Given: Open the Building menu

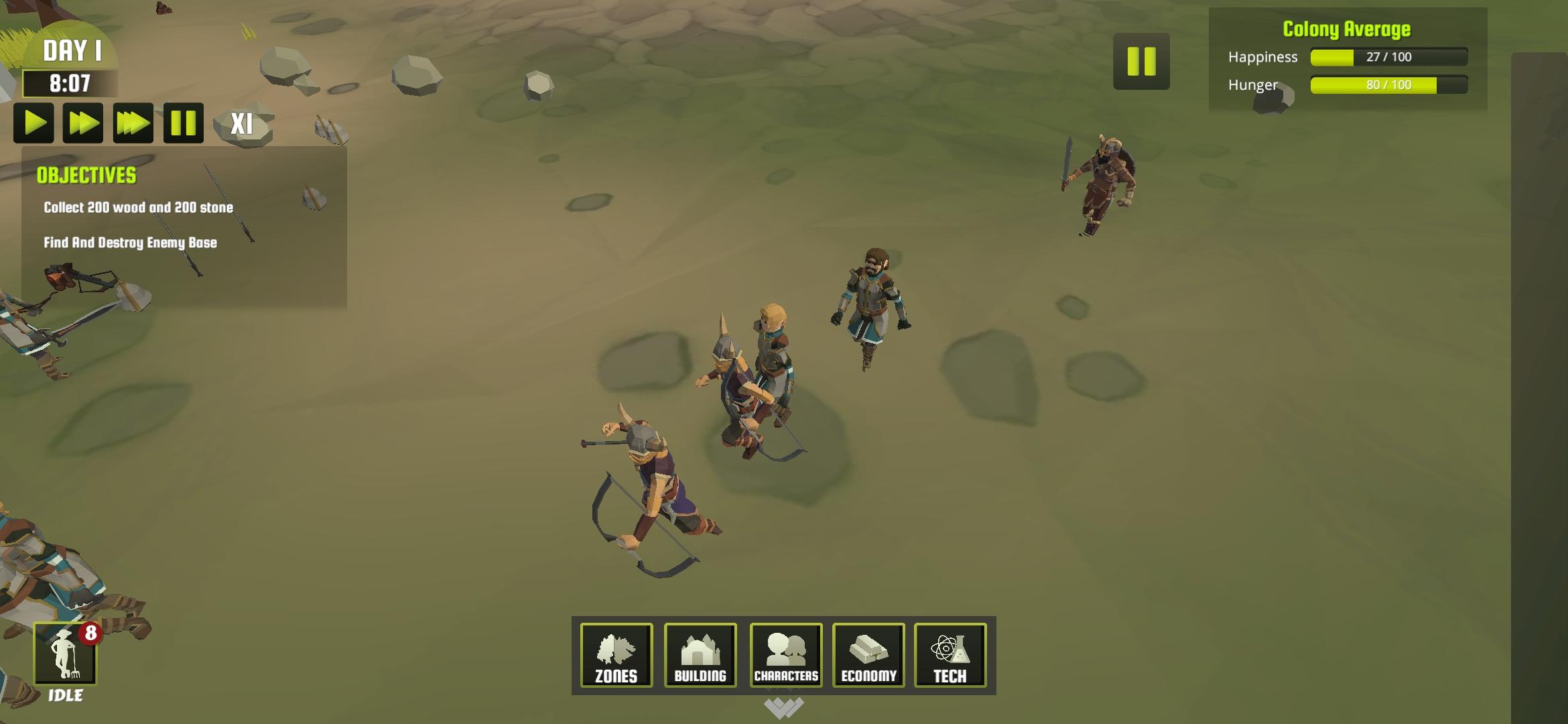Looking at the screenshot, I should 700,656.
